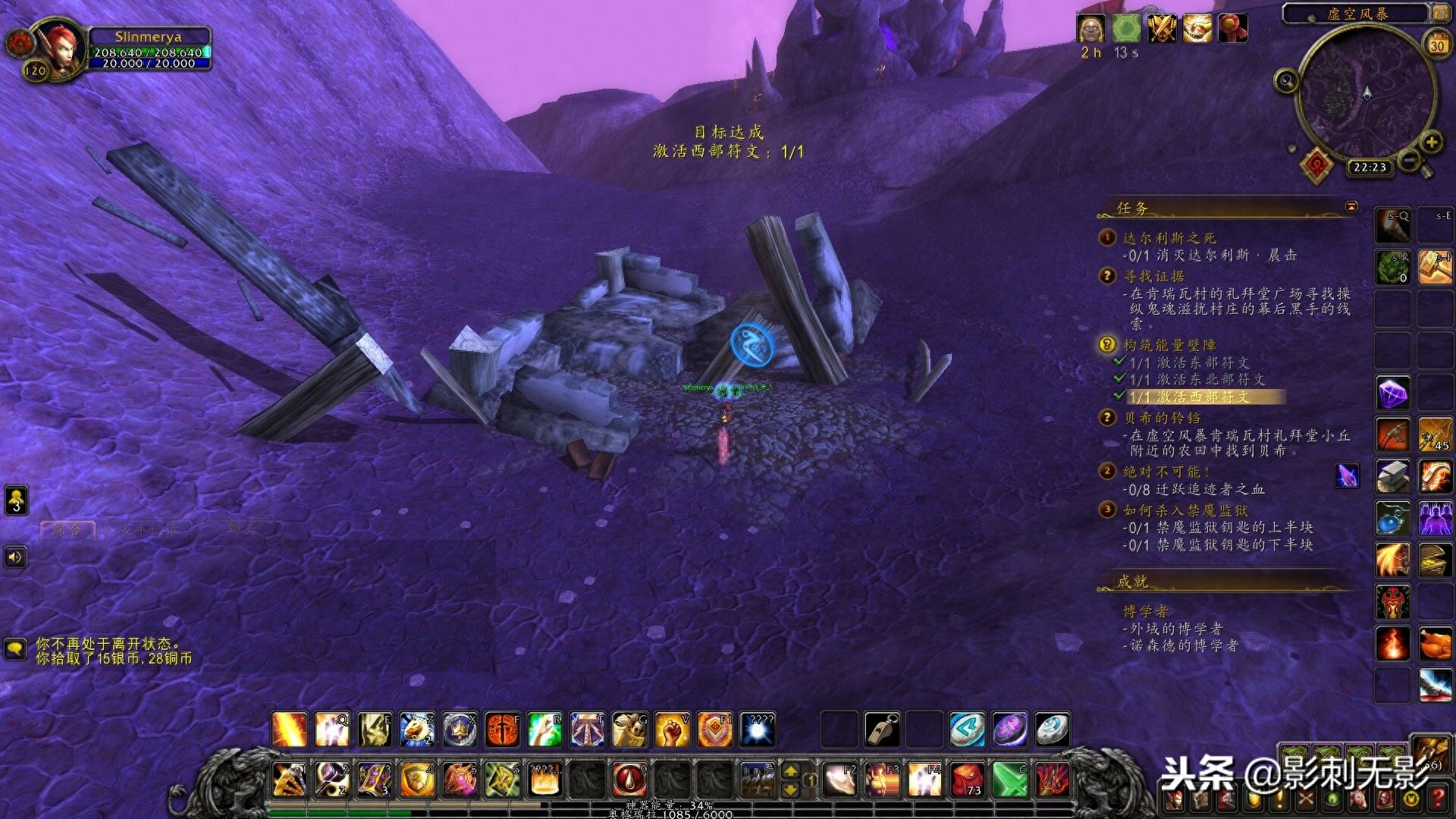The image size is (1456, 819).
Task: Select the 构筑能量壁障 quest title
Action: (1169, 345)
